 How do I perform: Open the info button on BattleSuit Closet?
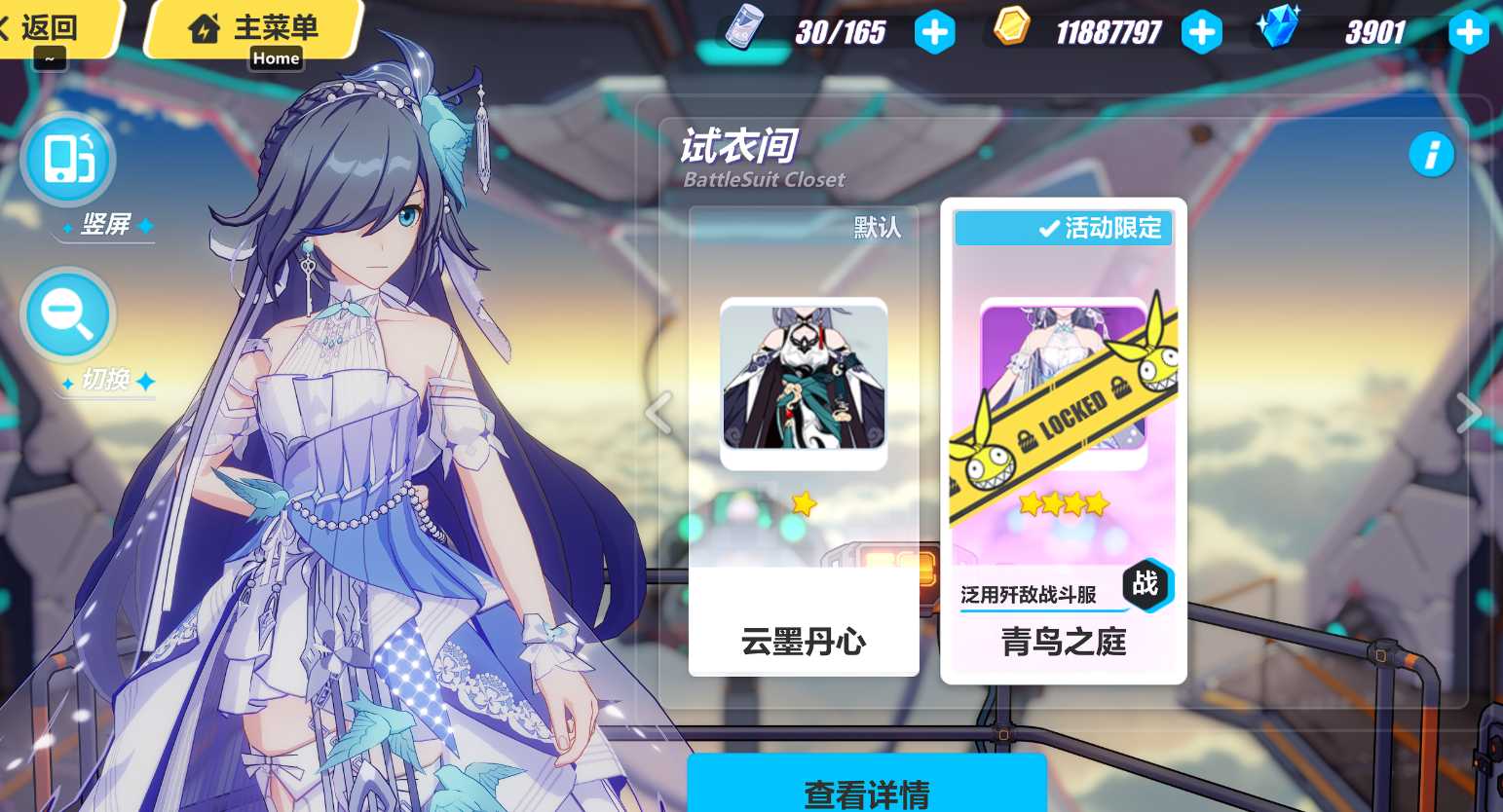pyautogui.click(x=1432, y=154)
